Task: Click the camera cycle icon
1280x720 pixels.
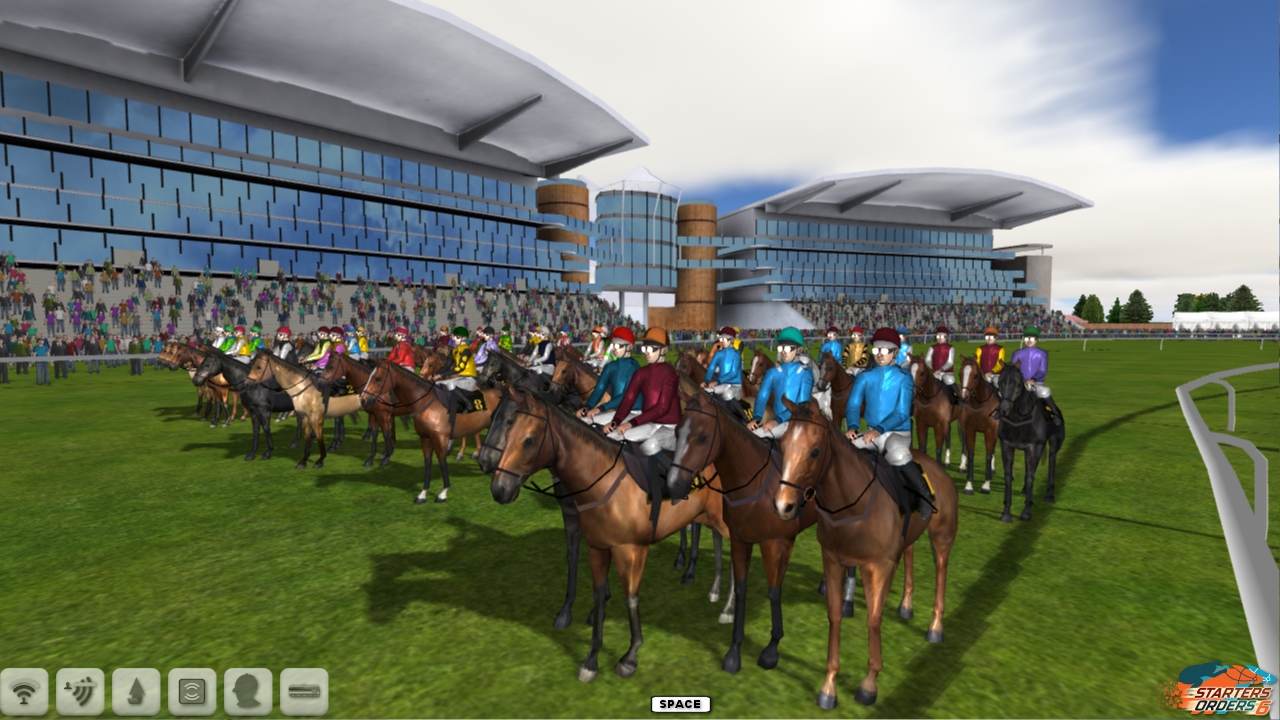Action: (x=189, y=690)
